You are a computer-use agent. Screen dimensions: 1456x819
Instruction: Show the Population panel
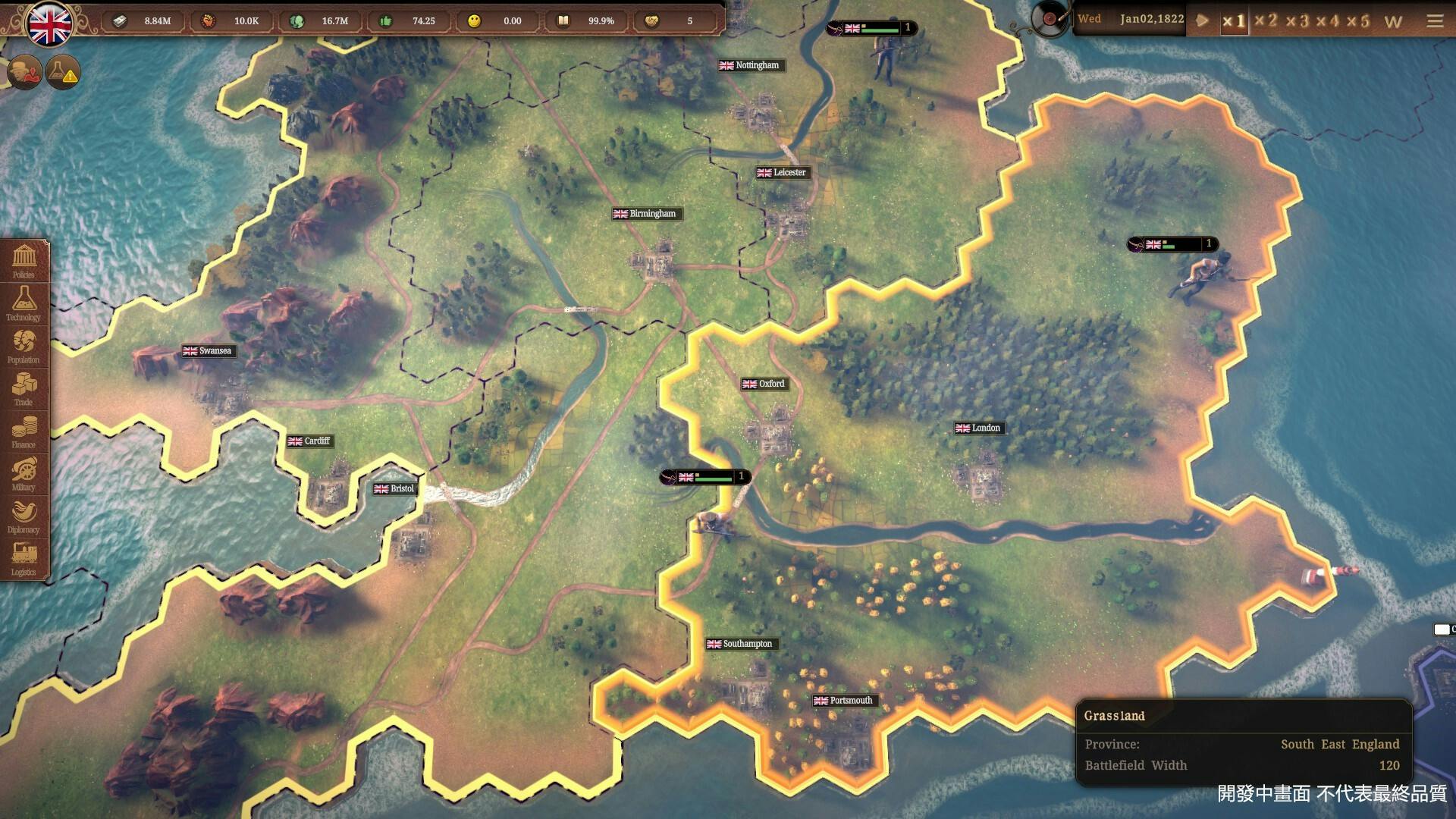(24, 345)
